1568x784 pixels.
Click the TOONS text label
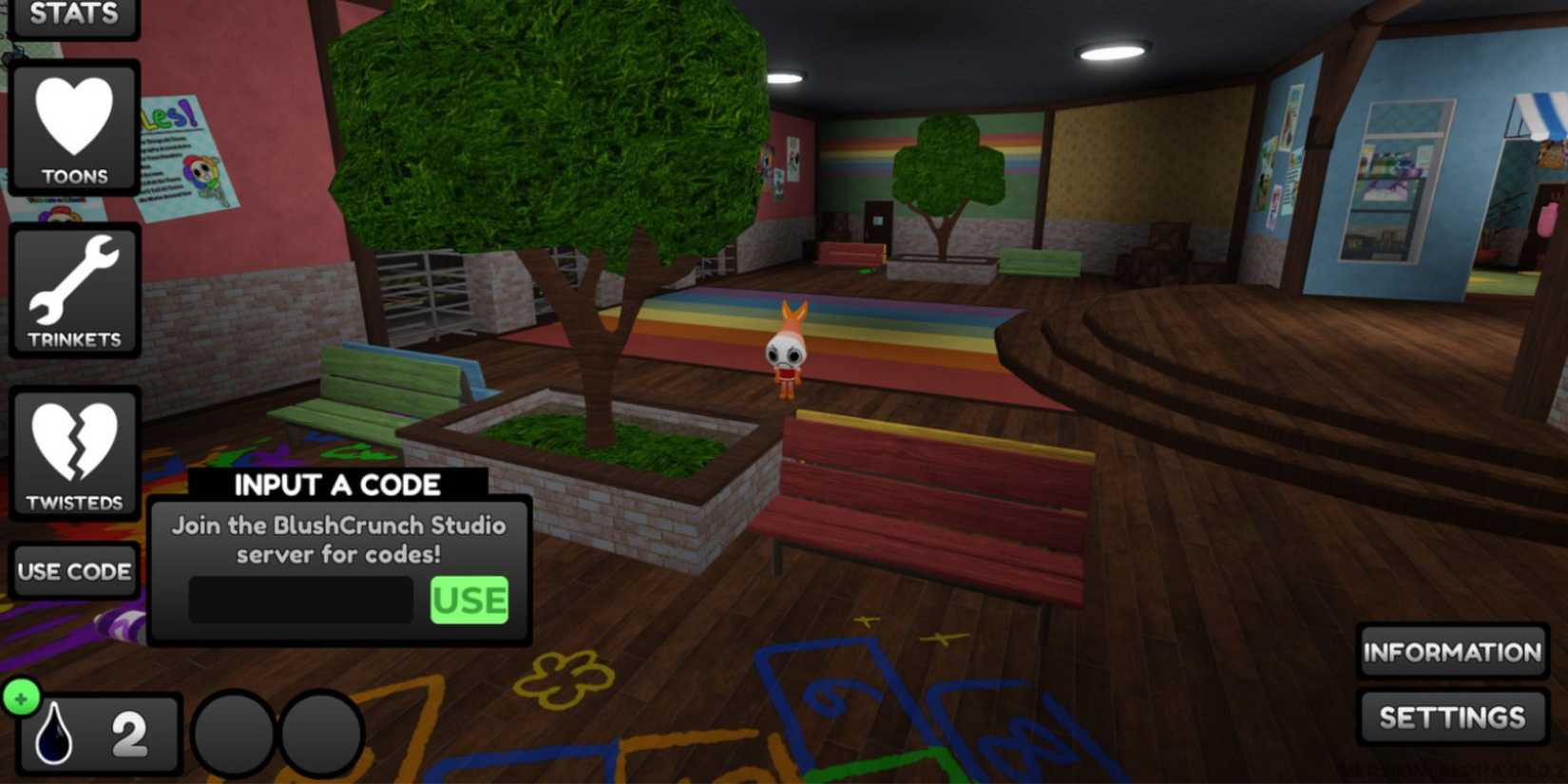pyautogui.click(x=76, y=175)
